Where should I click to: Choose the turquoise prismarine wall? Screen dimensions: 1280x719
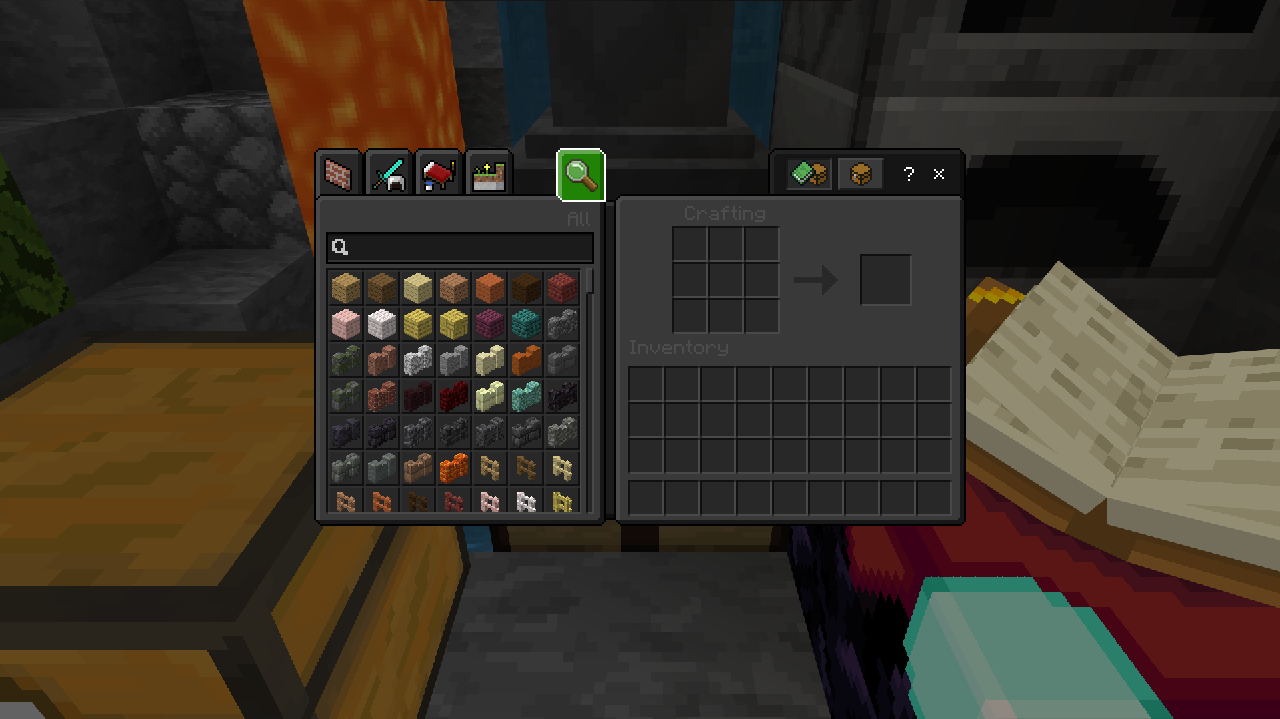[x=525, y=395]
